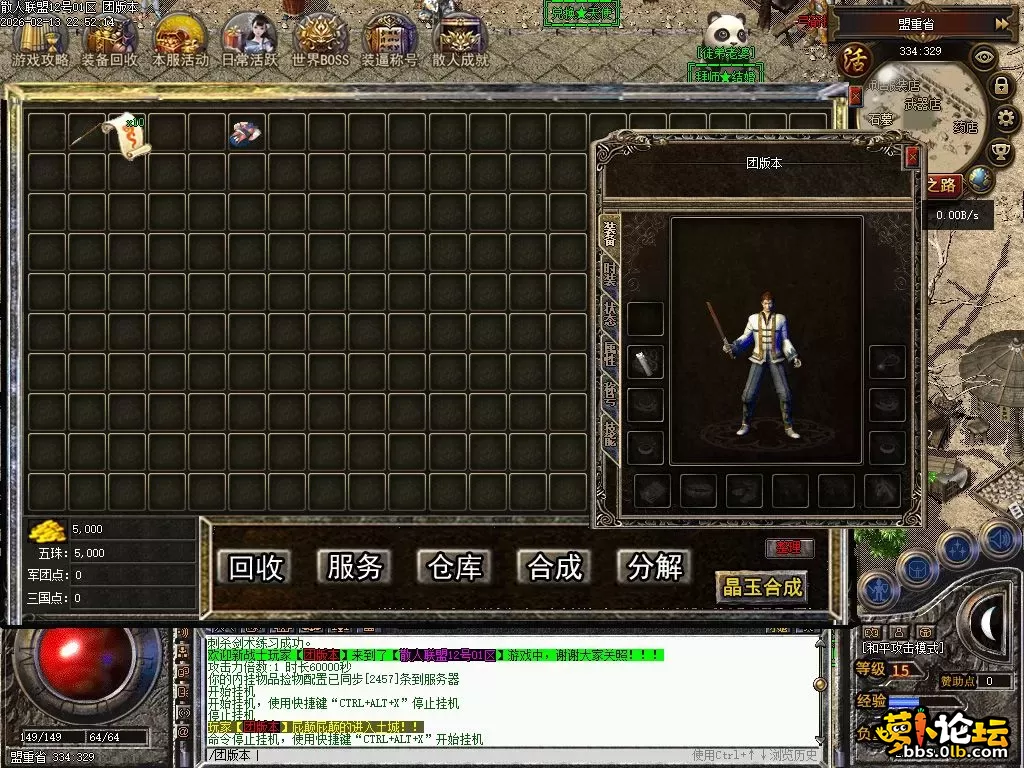Select the scroll item with x10 count

129,134
